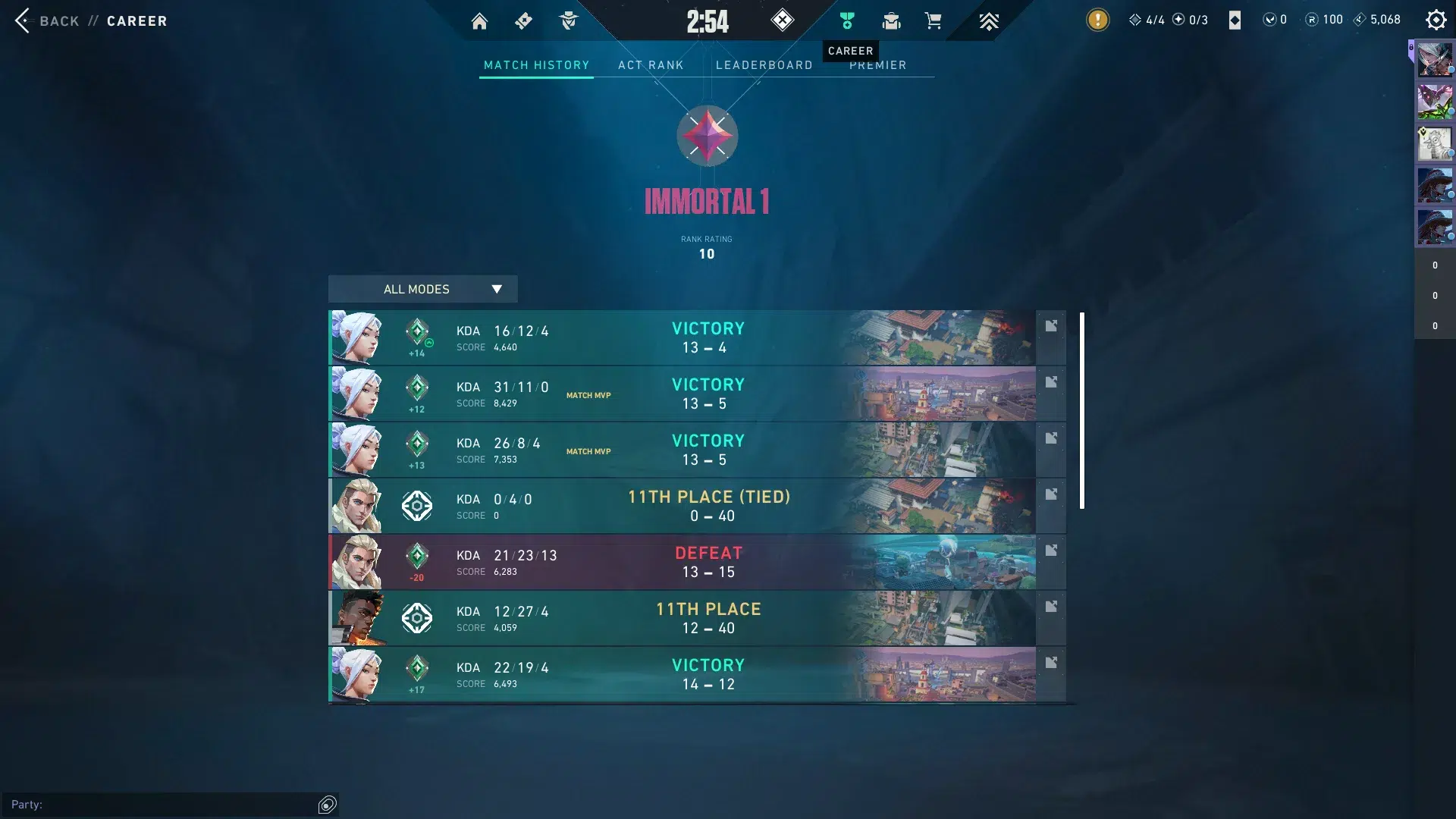
Task: Open the Collection icon in top navigation
Action: coord(891,20)
